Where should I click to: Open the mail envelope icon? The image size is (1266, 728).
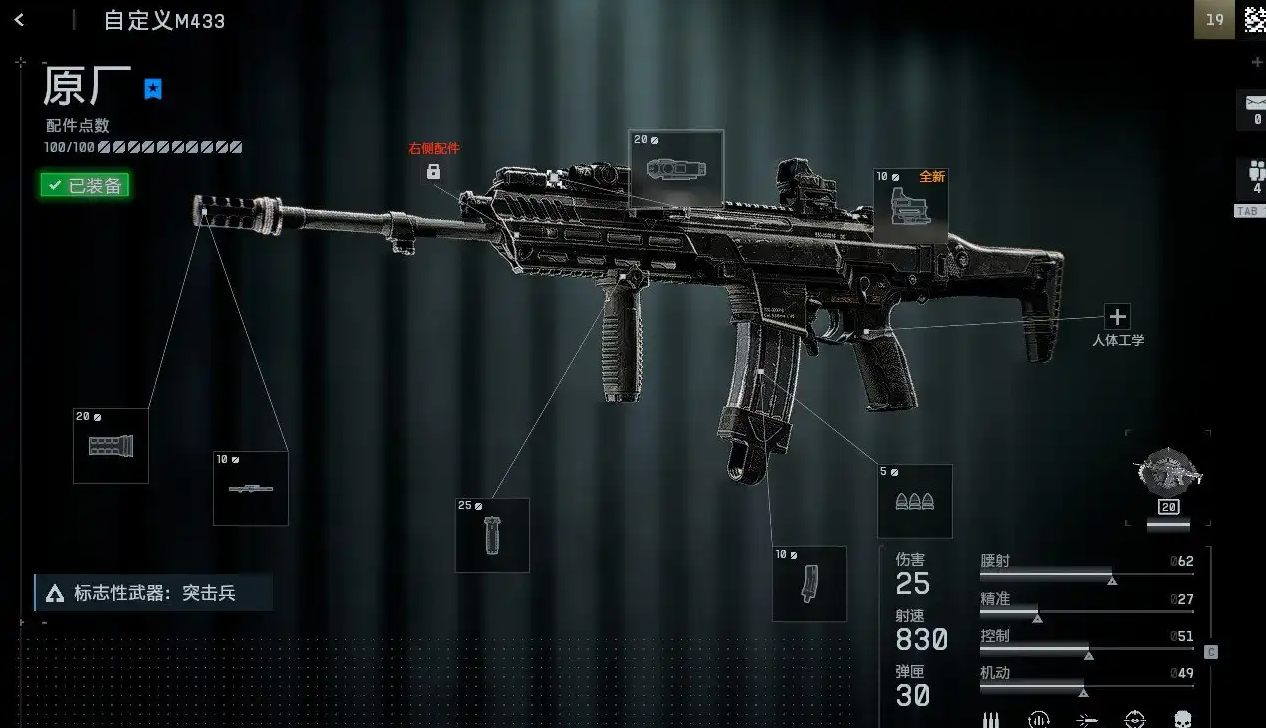[1254, 104]
